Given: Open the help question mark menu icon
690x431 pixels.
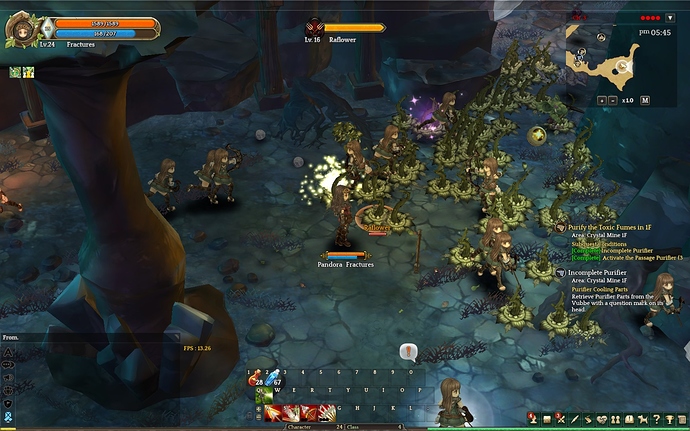Looking at the screenshot, I should pyautogui.click(x=659, y=417).
